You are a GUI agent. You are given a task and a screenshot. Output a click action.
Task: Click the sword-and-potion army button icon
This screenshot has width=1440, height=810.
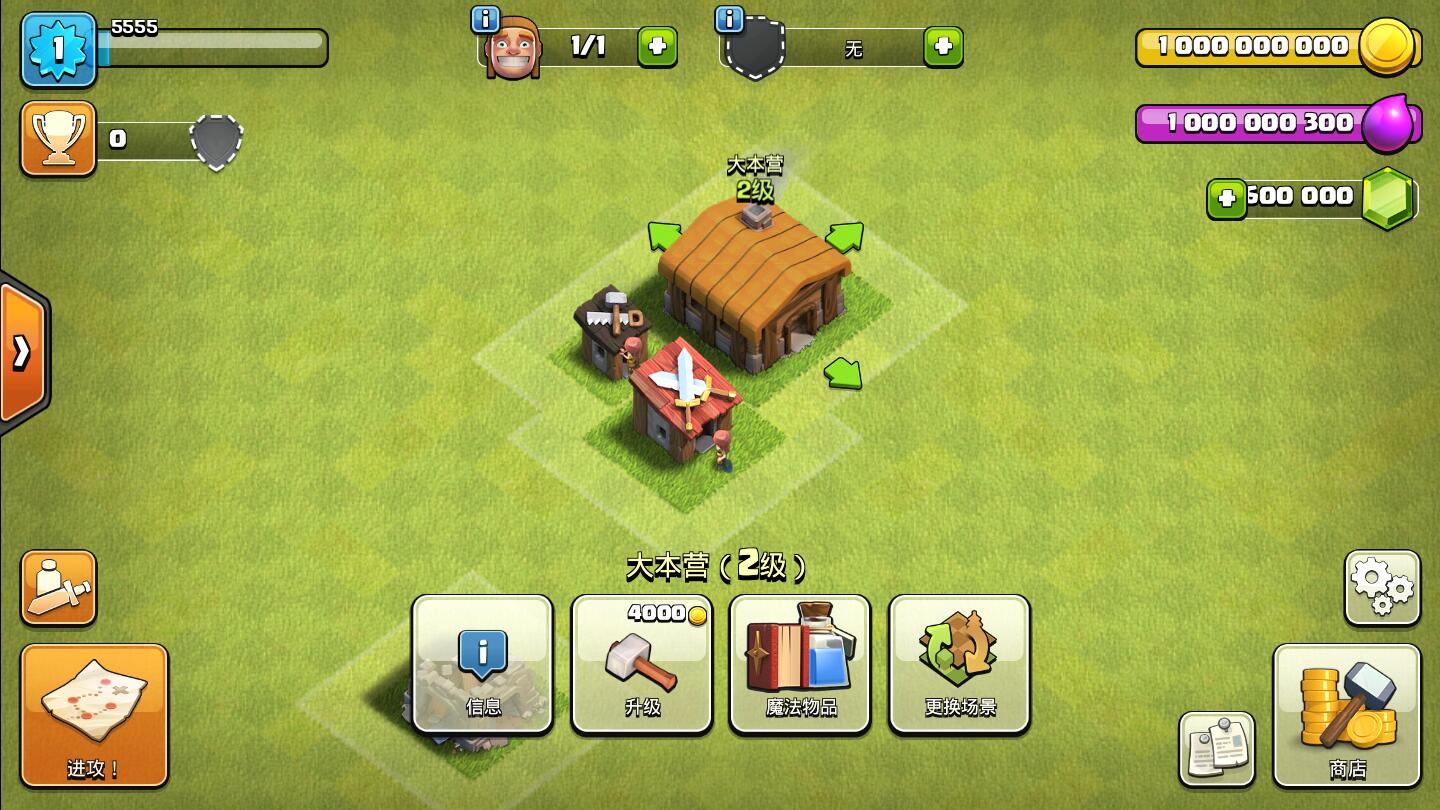point(58,587)
